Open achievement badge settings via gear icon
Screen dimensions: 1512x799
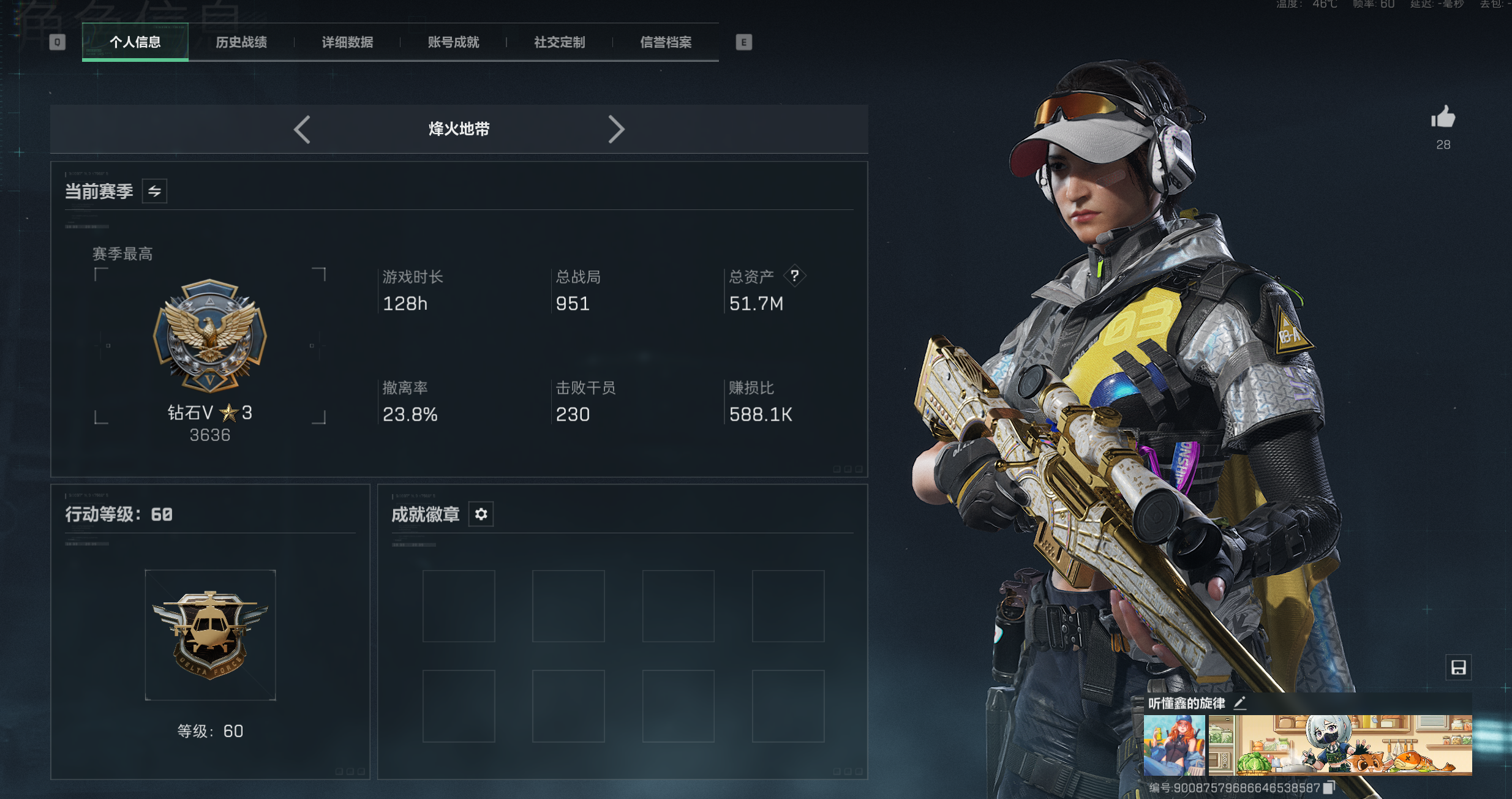[481, 514]
